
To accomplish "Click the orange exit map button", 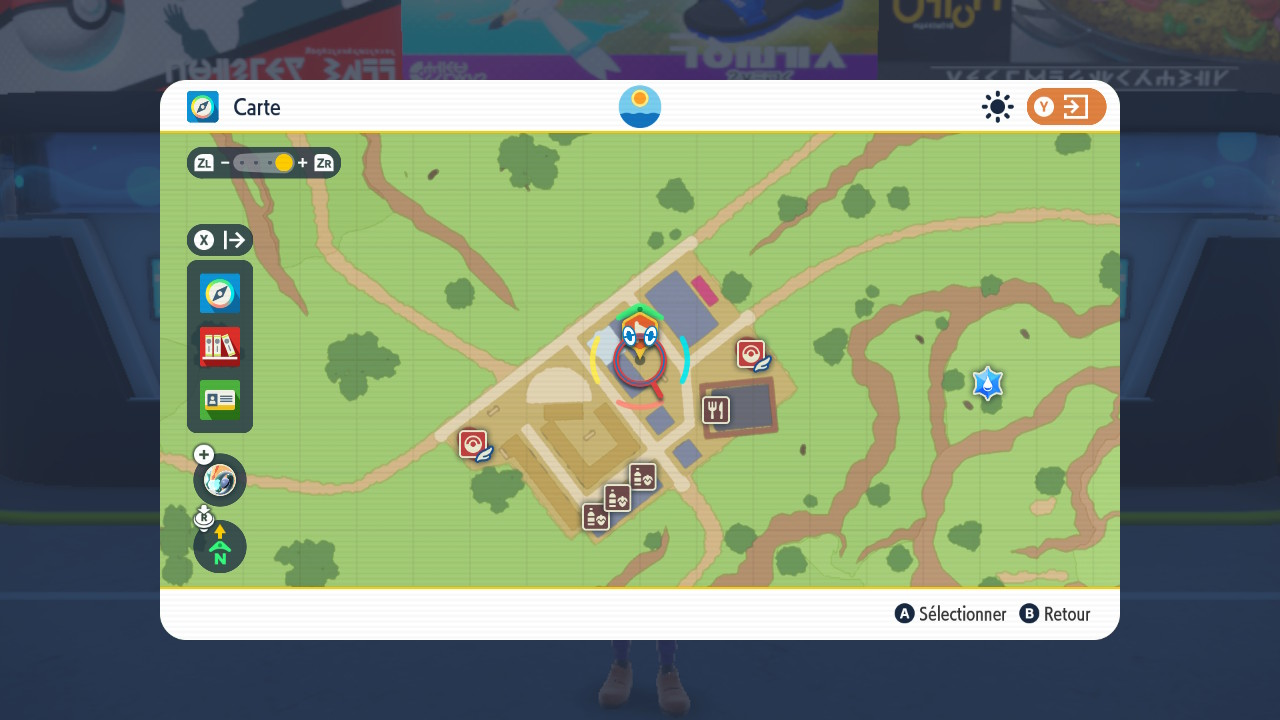I will (1066, 107).
